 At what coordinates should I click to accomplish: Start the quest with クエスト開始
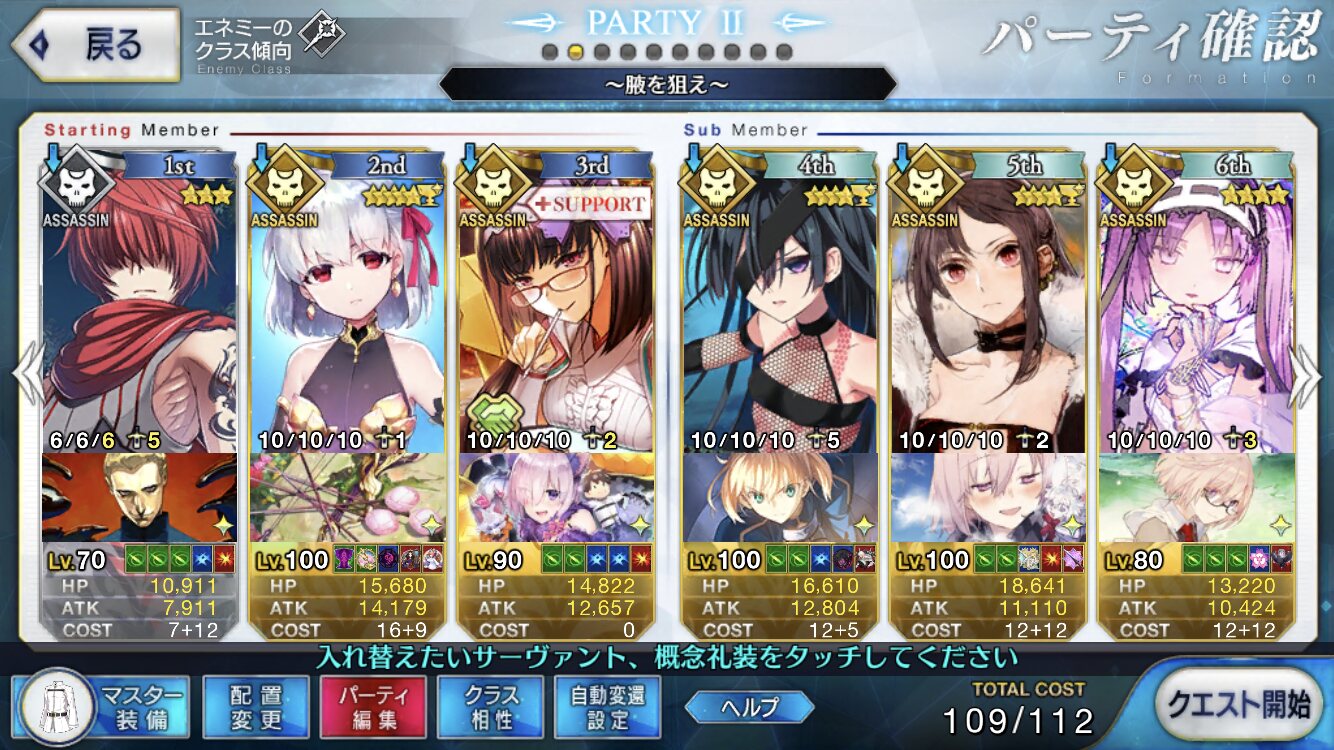coord(1238,704)
